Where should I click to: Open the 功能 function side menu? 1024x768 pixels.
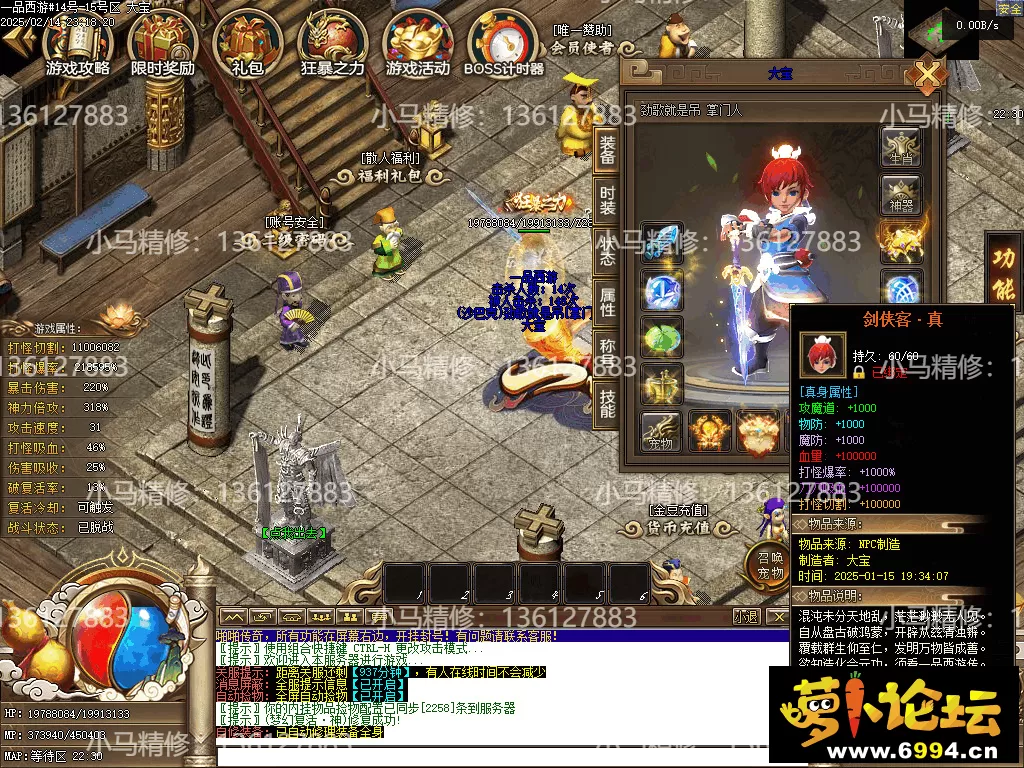coord(1003,270)
